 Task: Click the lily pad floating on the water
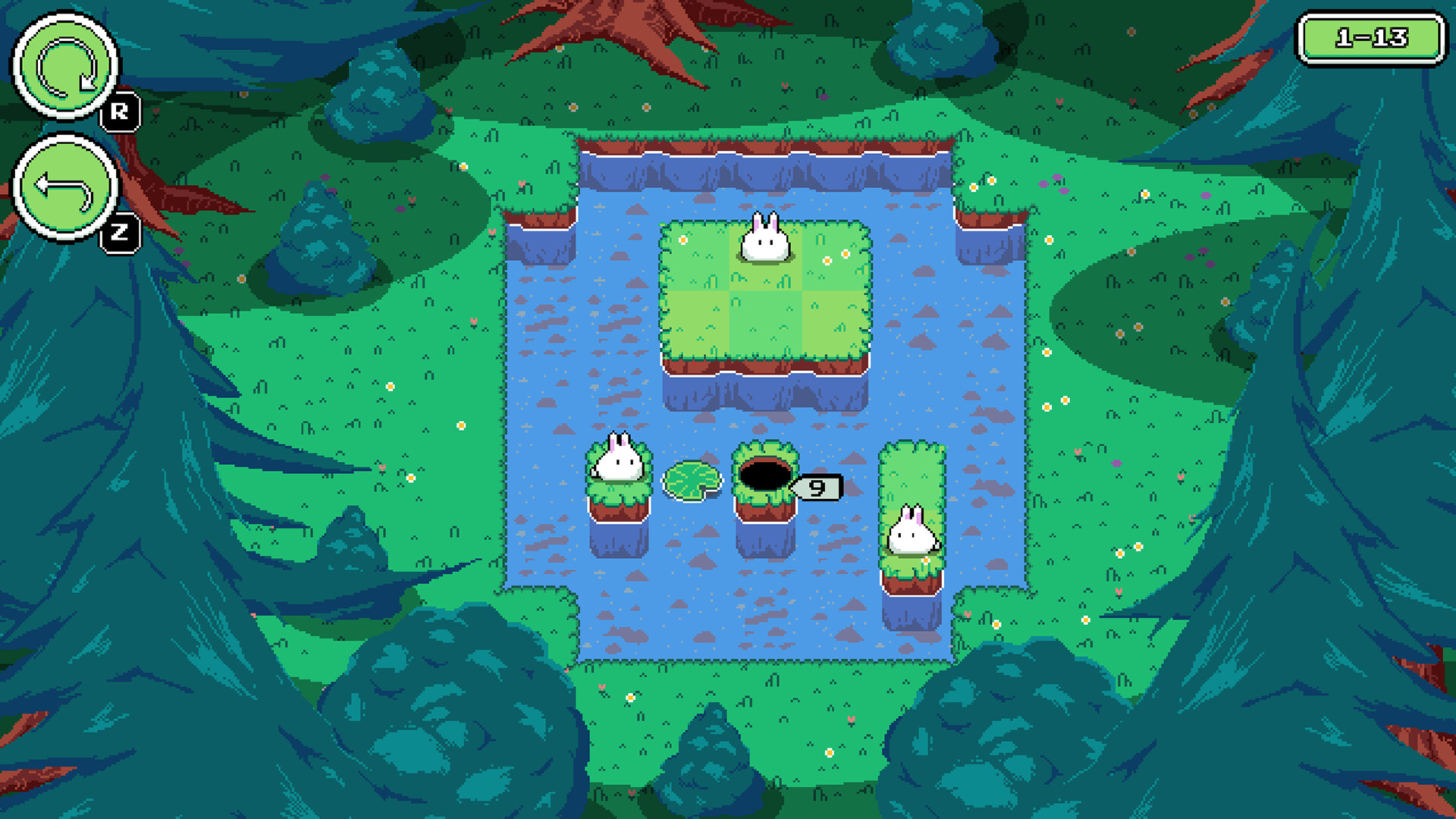(692, 482)
